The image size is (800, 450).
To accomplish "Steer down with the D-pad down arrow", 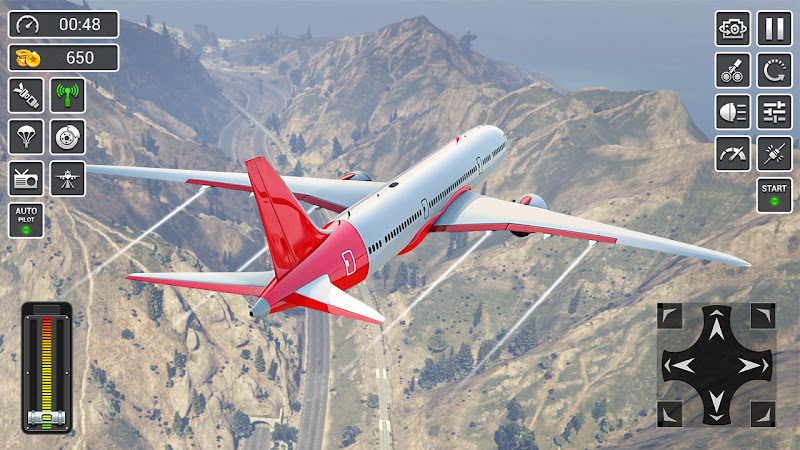I will point(716,403).
